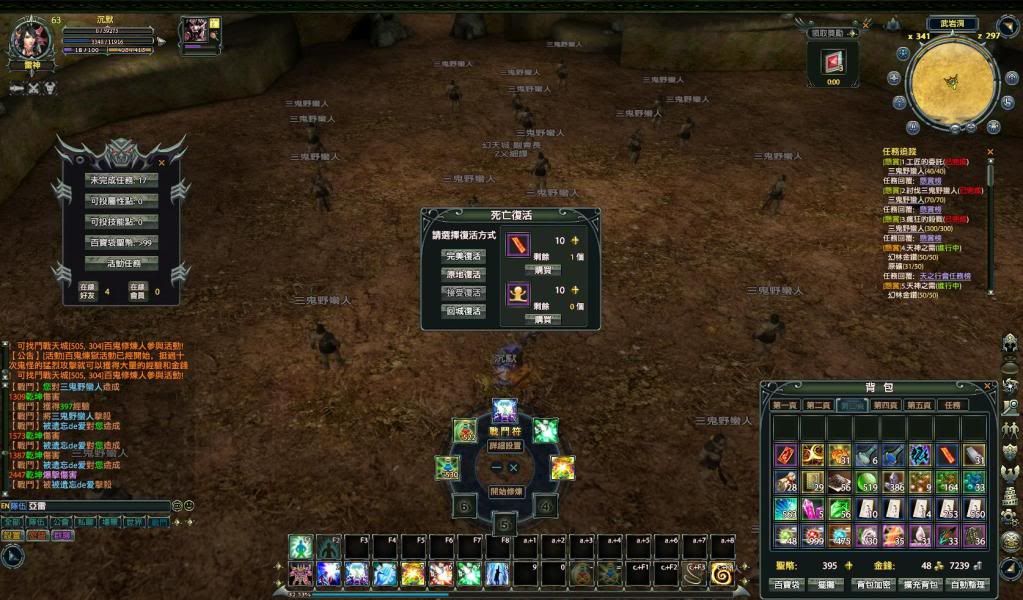
Task: Switch to backpack tab 第一頁
Action: point(785,405)
